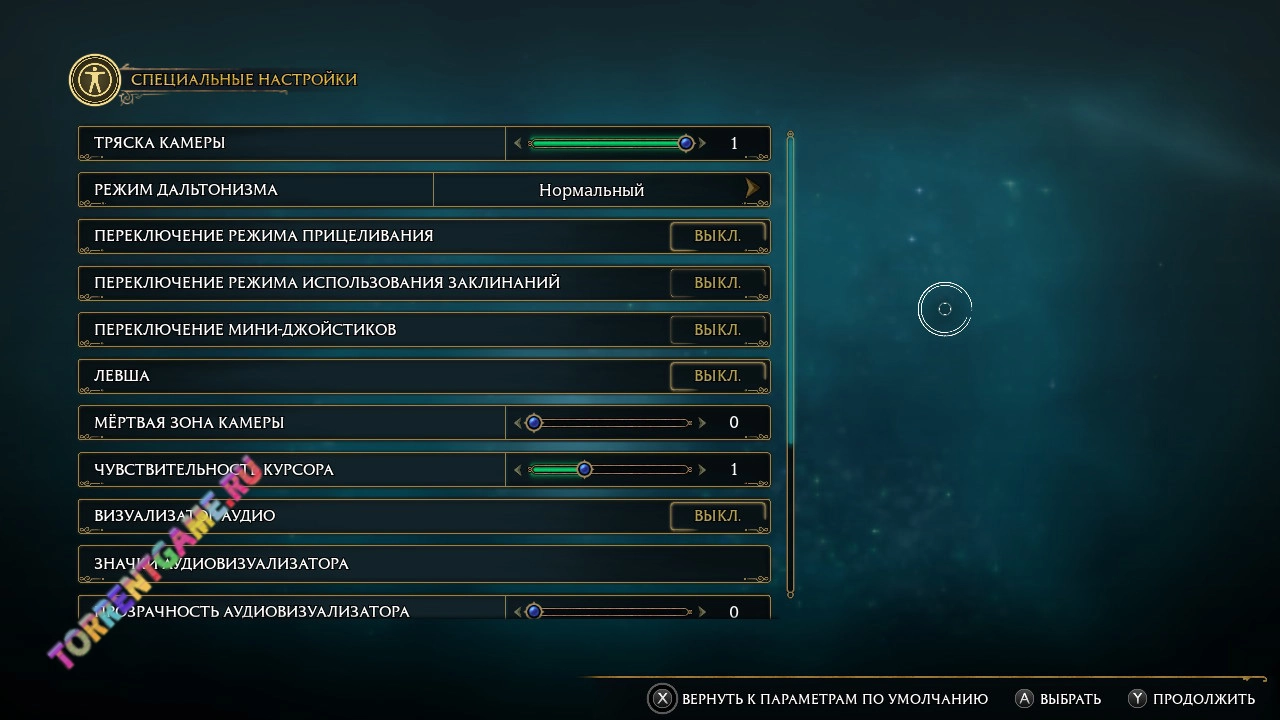Viewport: 1280px width, 720px height.
Task: Enable the Левша option
Action: pos(718,376)
